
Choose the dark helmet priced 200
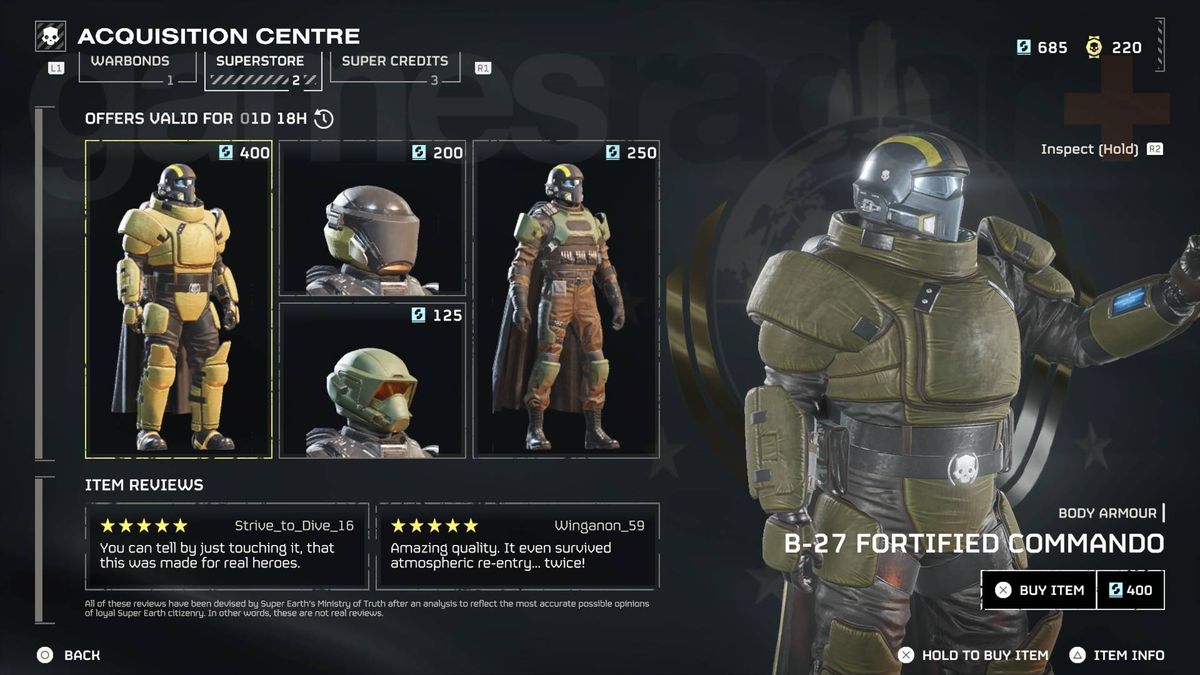click(372, 218)
